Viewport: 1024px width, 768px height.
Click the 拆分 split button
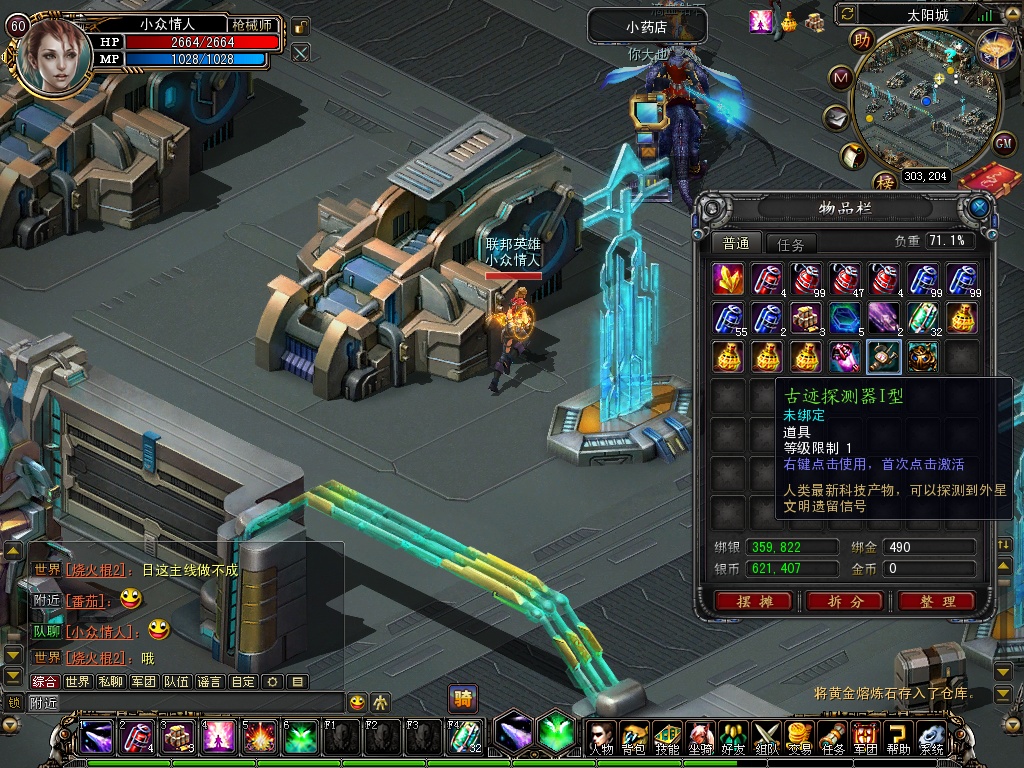(x=845, y=601)
